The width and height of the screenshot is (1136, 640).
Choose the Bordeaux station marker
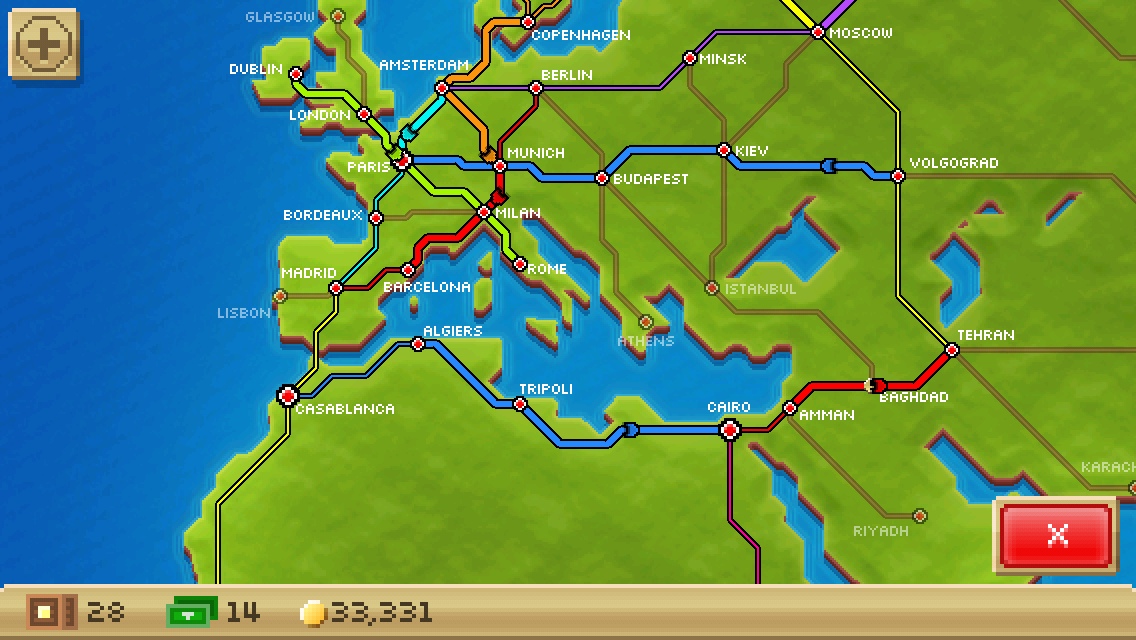coord(376,217)
